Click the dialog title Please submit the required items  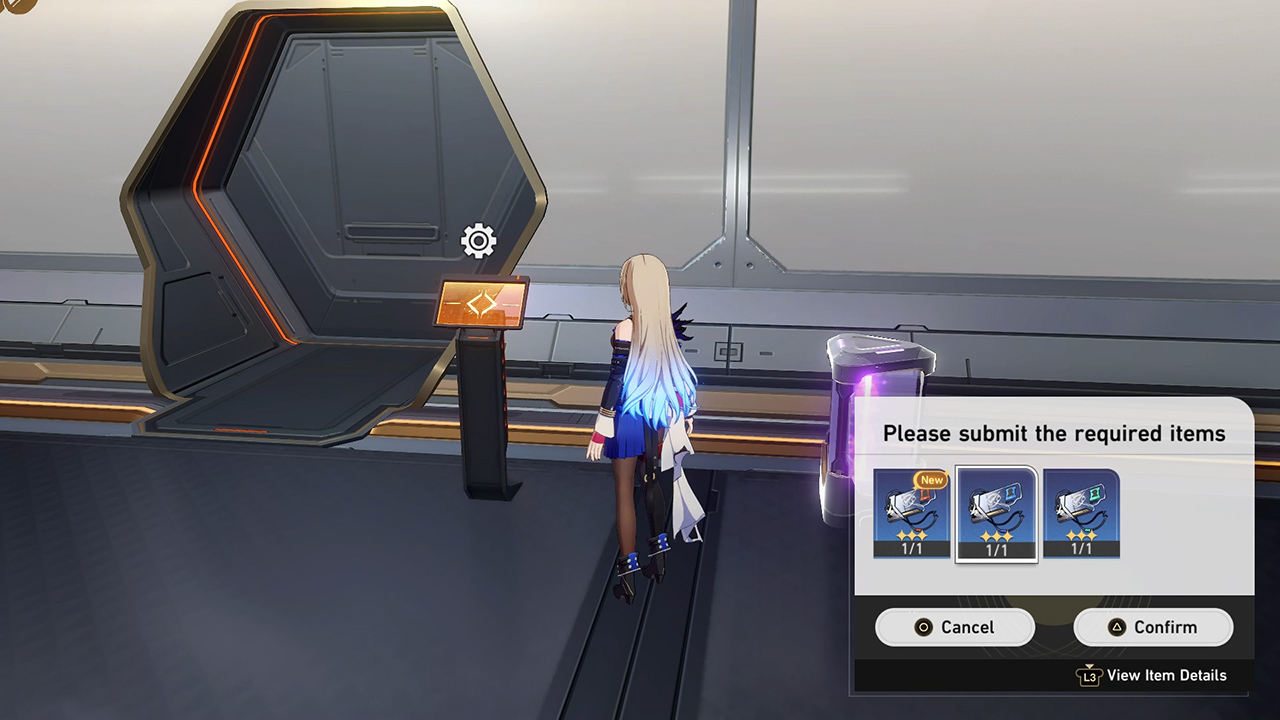pyautogui.click(x=1054, y=433)
